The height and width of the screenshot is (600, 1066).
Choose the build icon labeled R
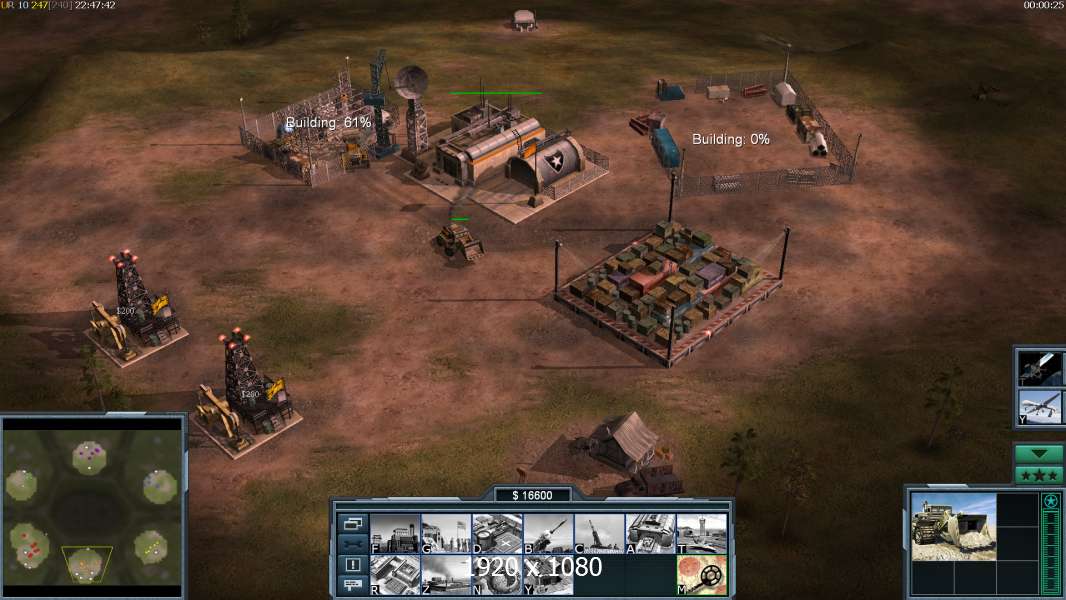(394, 574)
